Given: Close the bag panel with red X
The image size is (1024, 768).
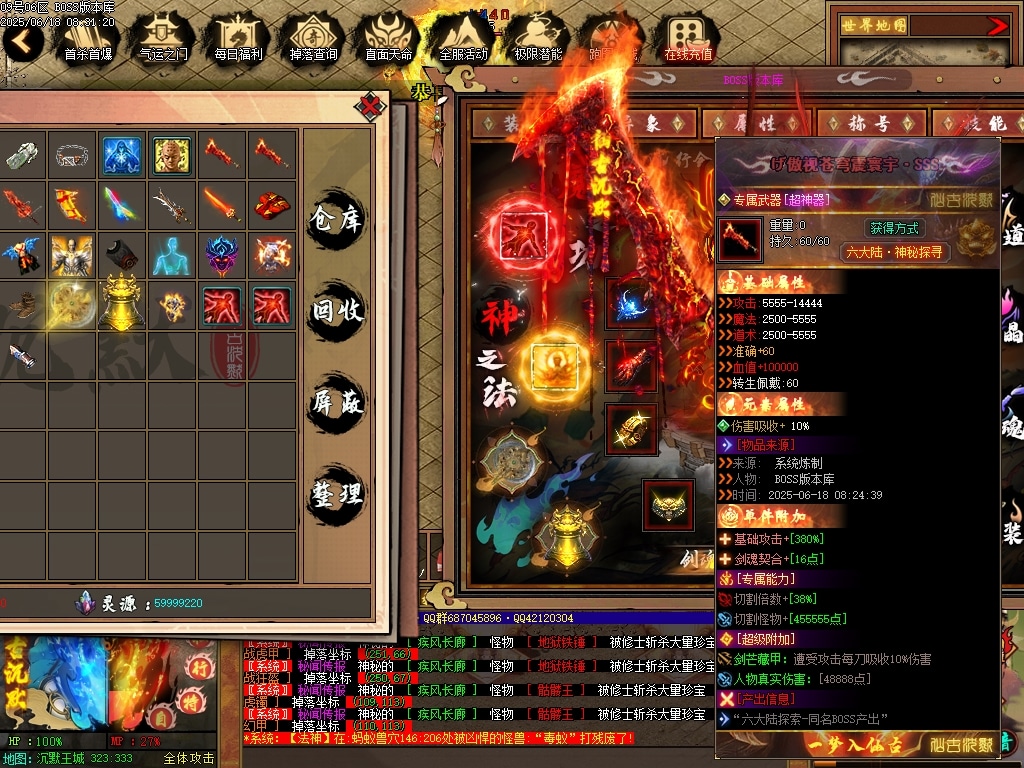Looking at the screenshot, I should point(371,105).
